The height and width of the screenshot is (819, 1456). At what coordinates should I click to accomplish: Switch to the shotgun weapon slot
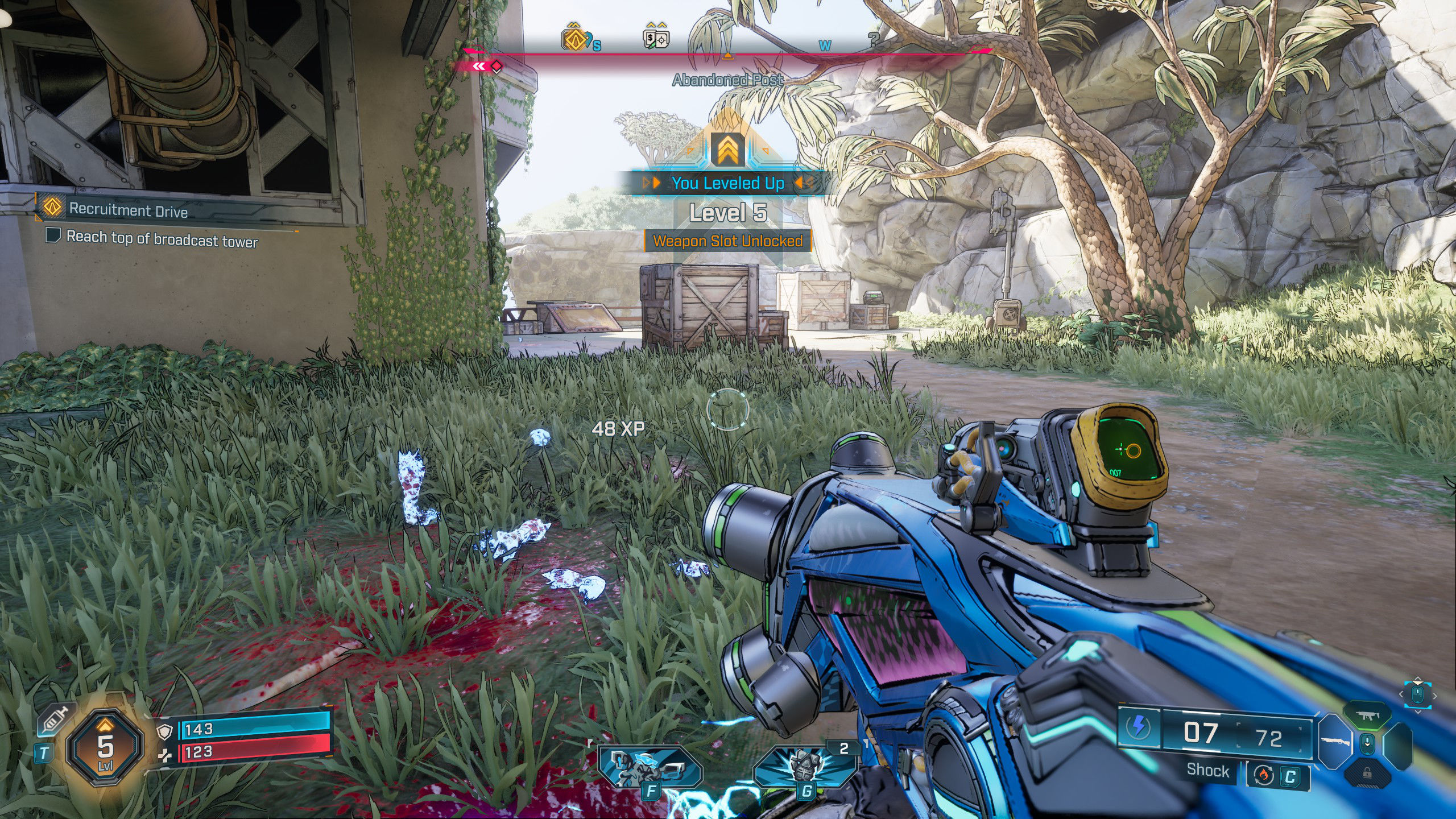pyautogui.click(x=1335, y=742)
